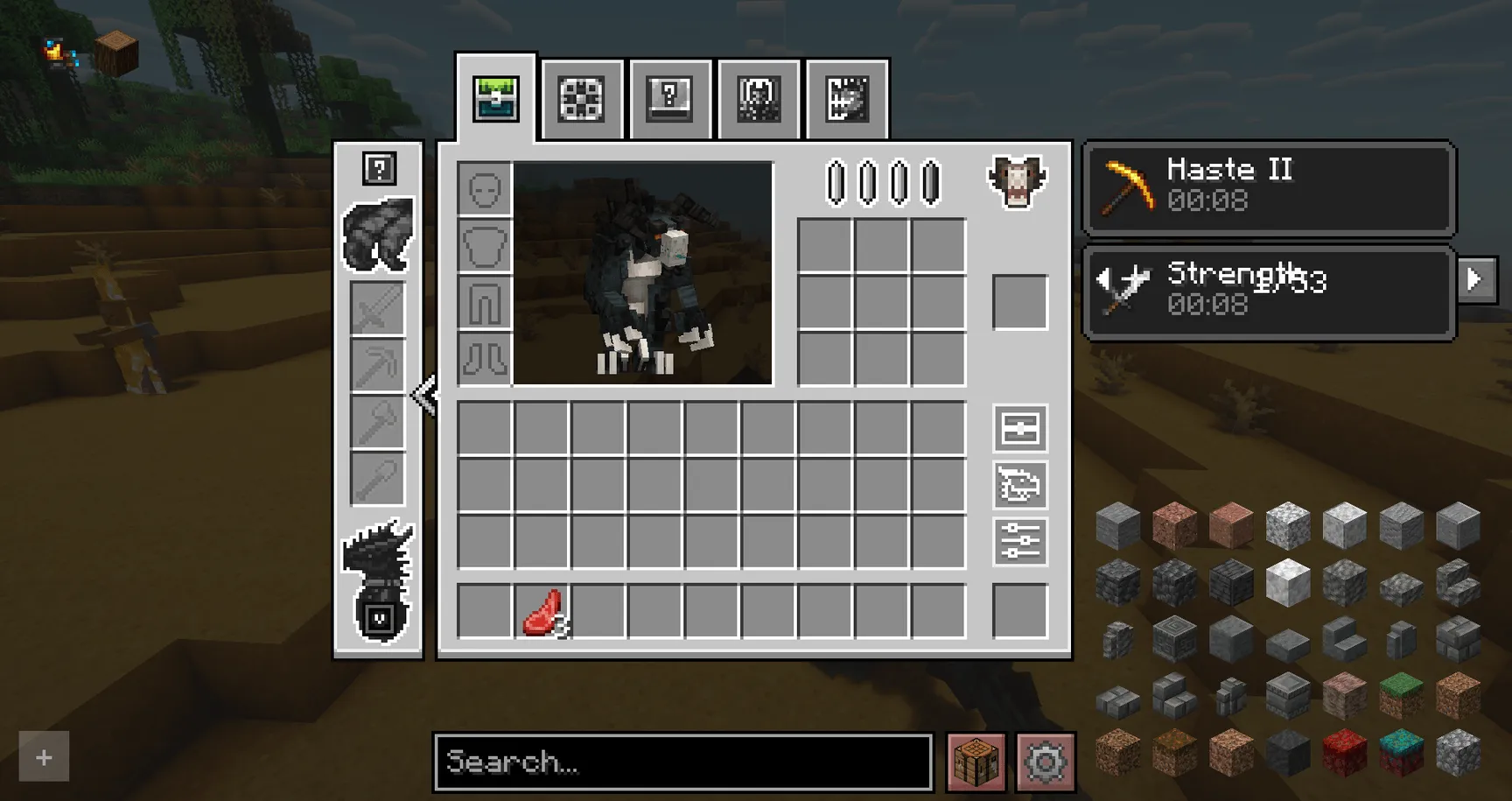Click the empty sword slot in pet panel

pos(377,308)
